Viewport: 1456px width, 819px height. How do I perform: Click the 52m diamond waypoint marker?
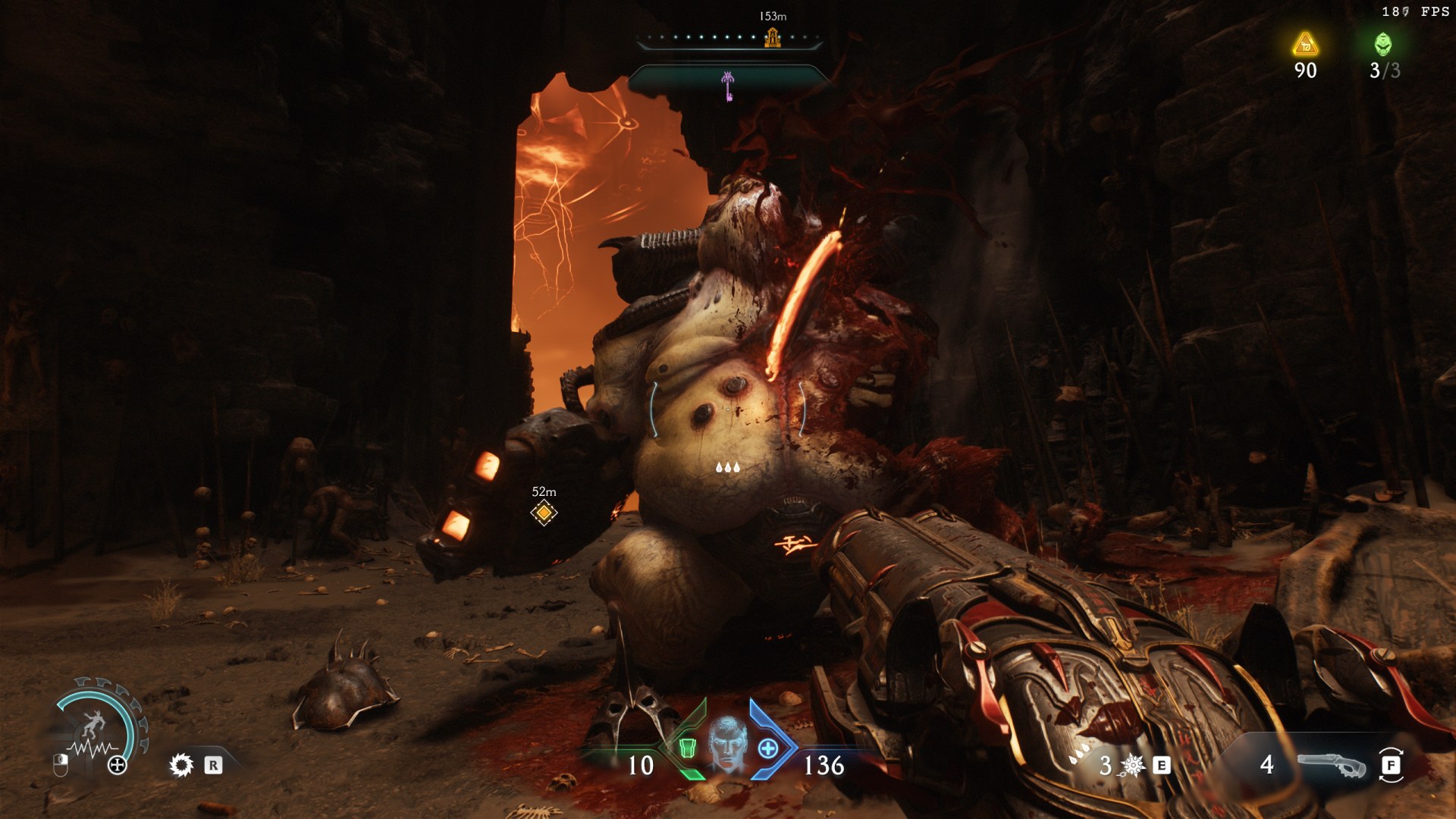[x=544, y=513]
